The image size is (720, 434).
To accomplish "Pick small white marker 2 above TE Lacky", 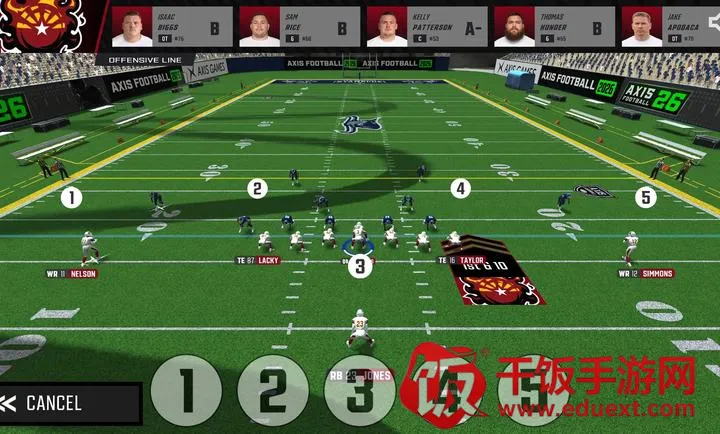I will (258, 188).
